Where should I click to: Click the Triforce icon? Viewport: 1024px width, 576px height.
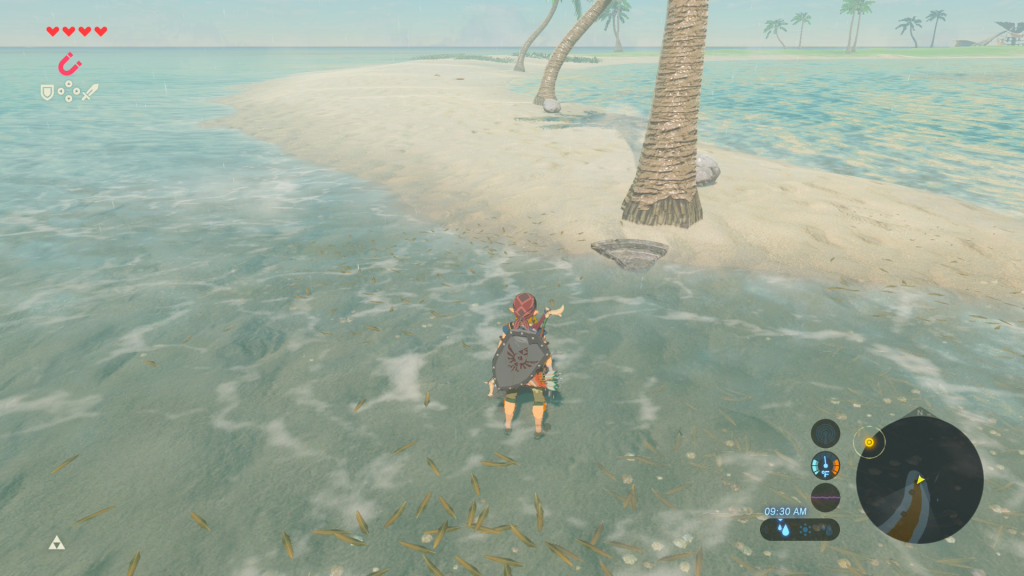coord(56,543)
